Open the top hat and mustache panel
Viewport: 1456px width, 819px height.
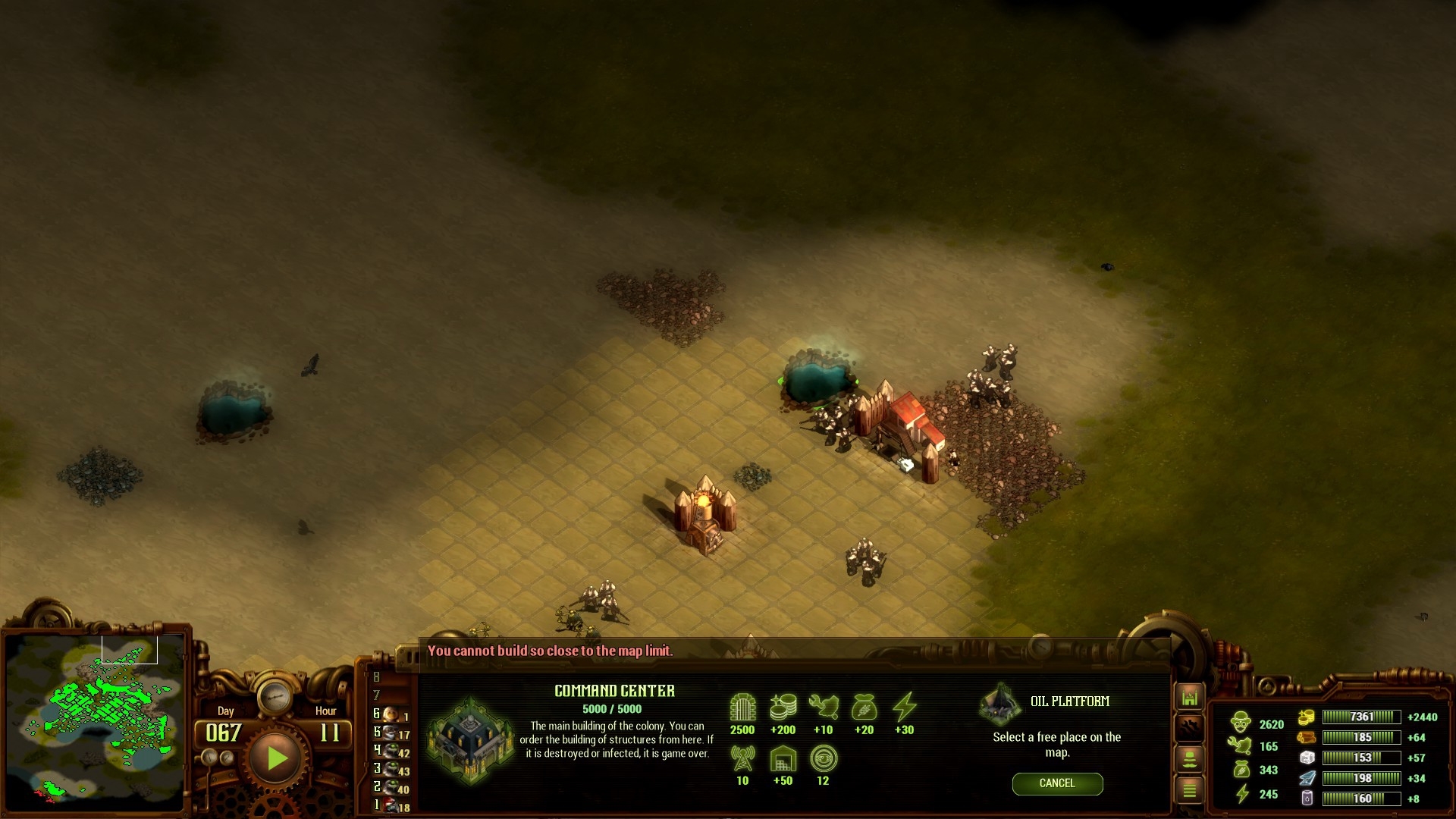pos(1189,759)
